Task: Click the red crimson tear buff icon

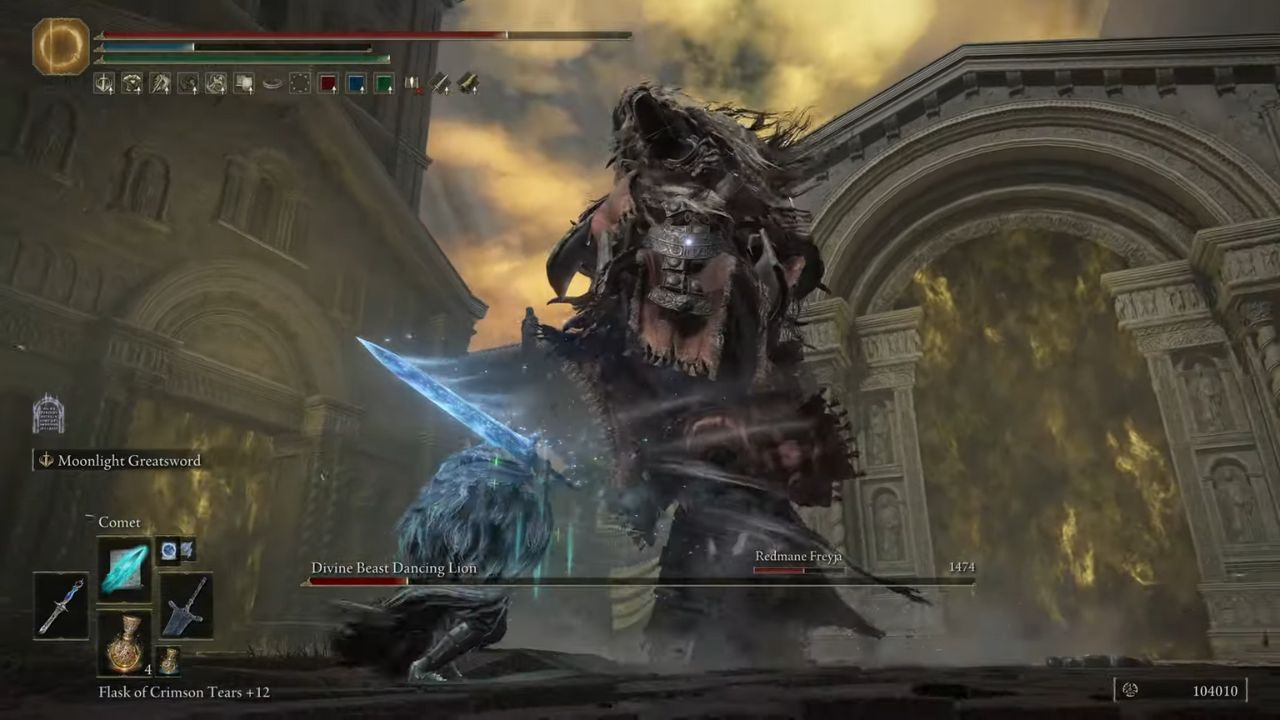Action: coord(328,84)
